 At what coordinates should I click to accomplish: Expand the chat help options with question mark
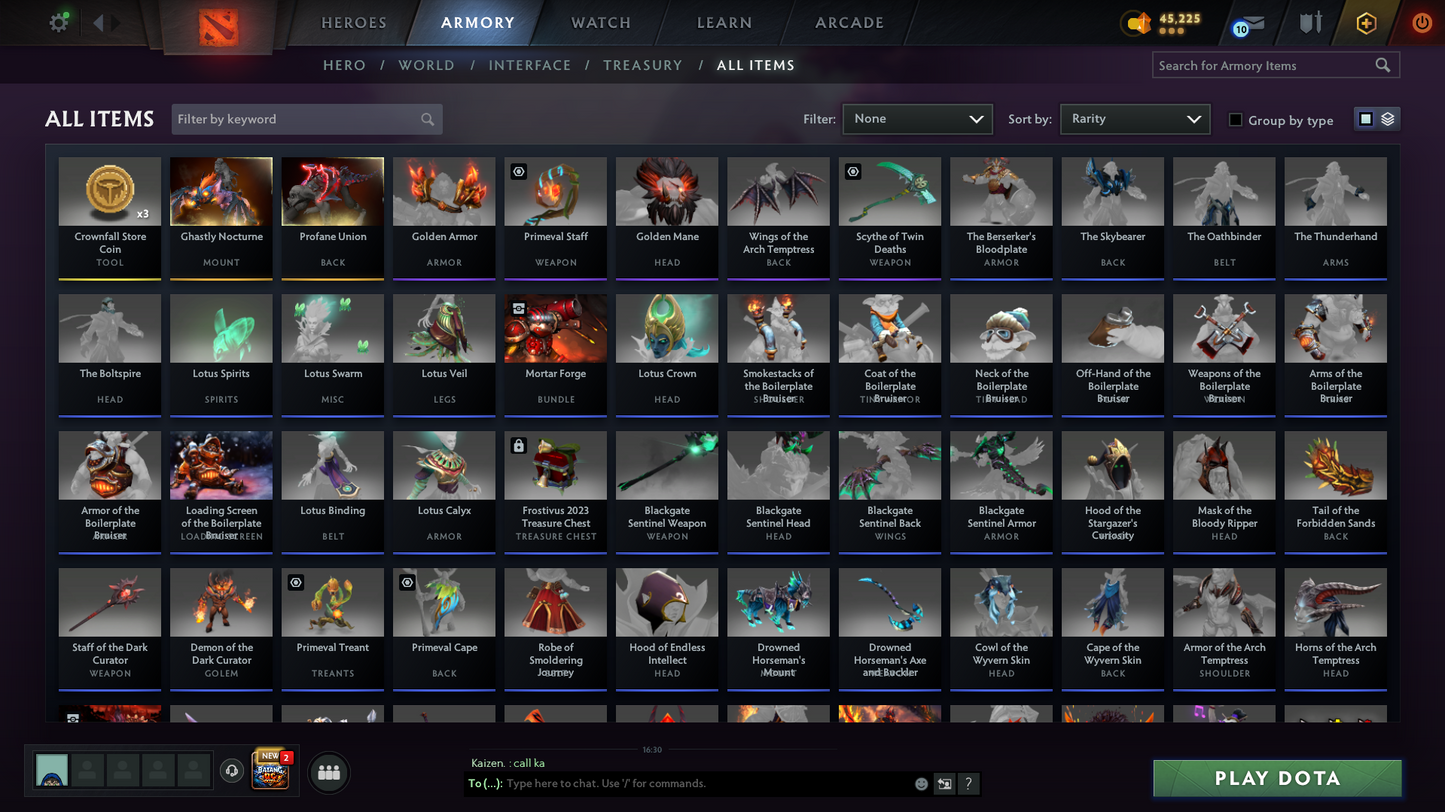pyautogui.click(x=968, y=784)
